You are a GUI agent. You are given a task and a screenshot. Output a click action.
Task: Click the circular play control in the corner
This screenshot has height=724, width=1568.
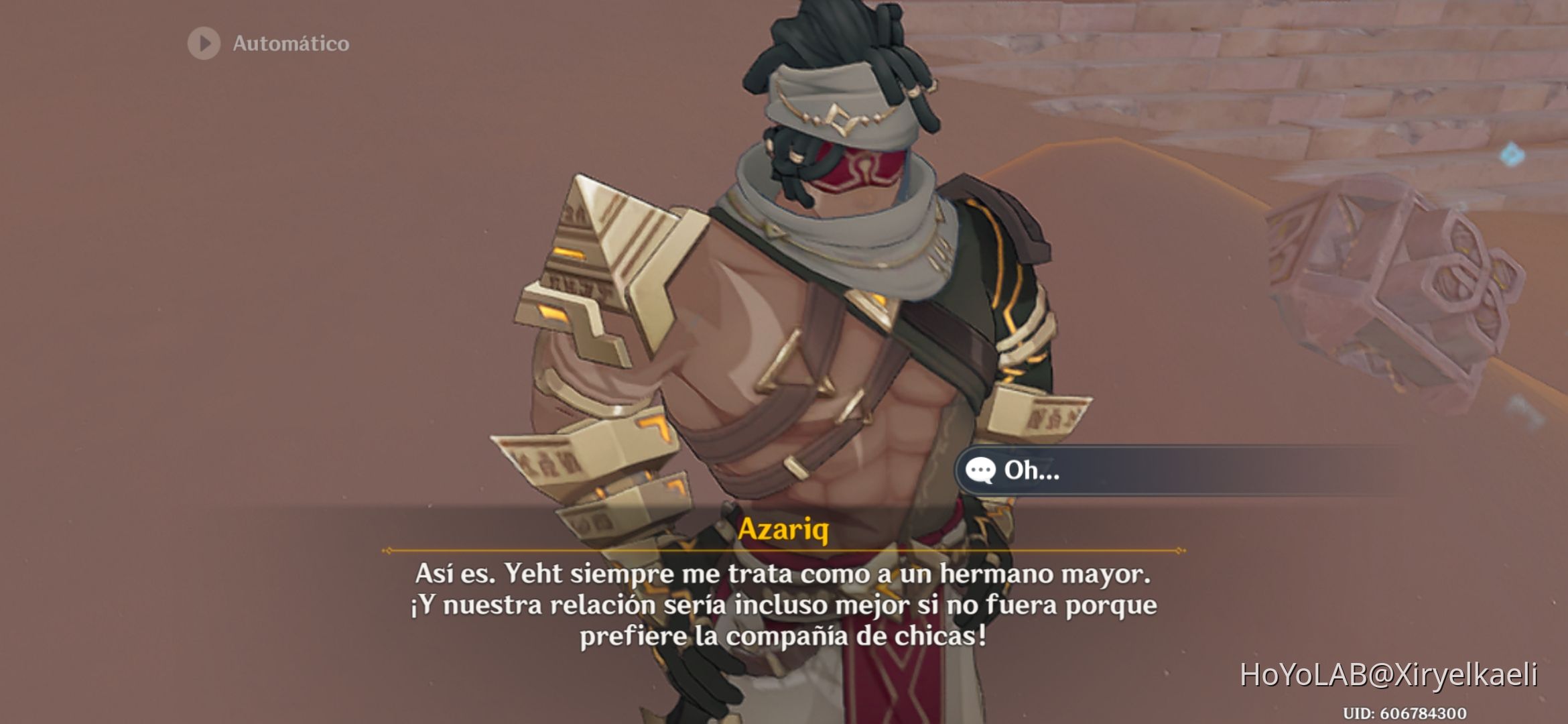pos(202,44)
